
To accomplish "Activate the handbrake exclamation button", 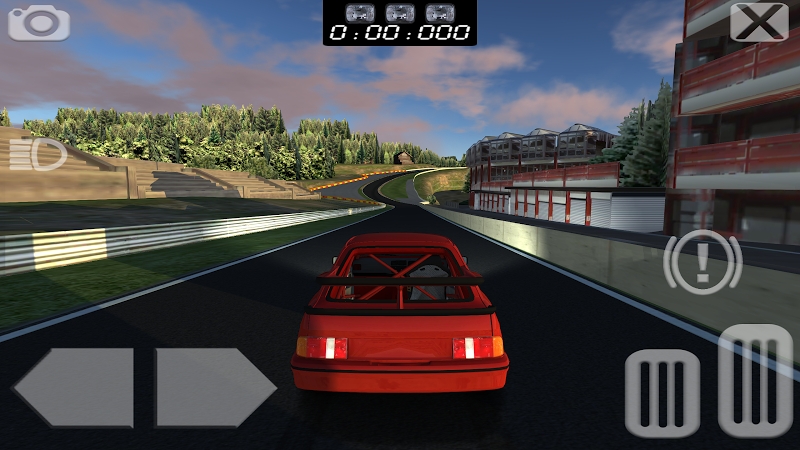I will (x=702, y=262).
